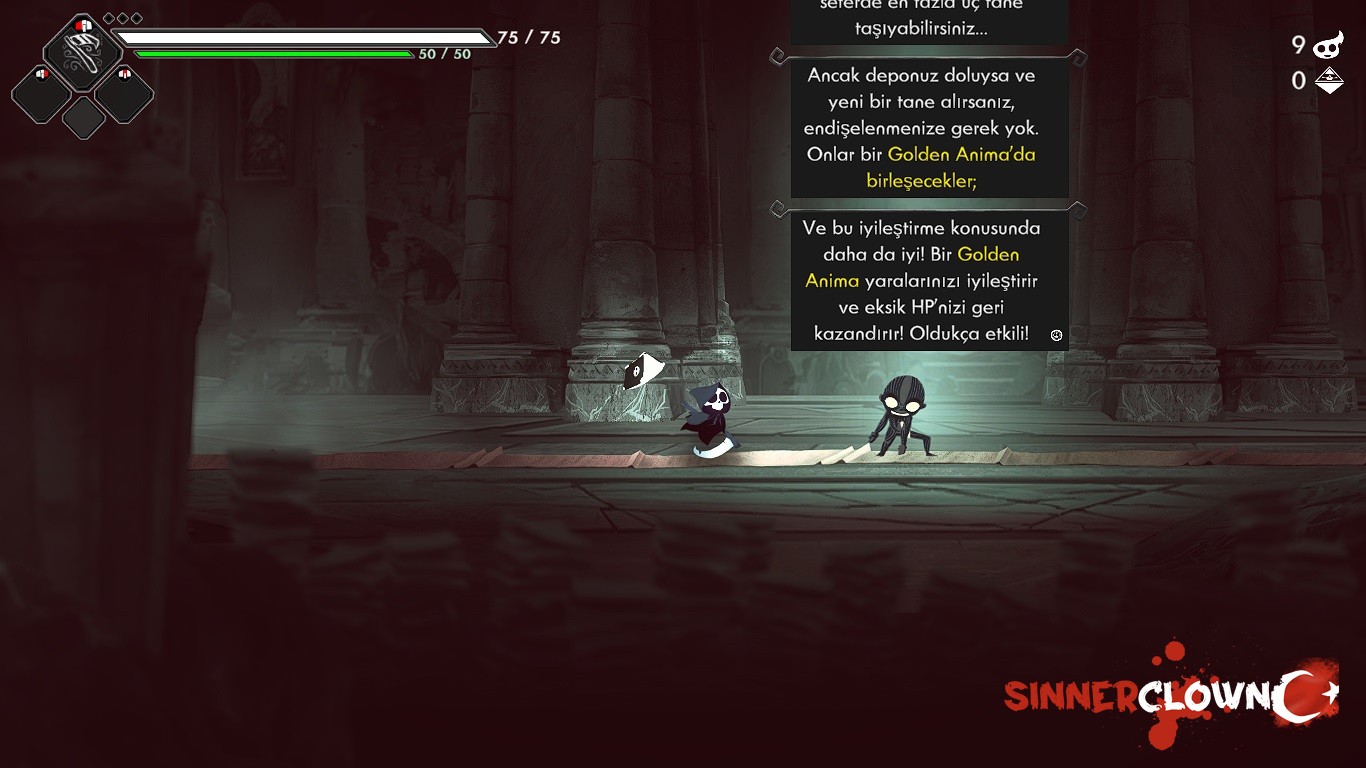Advance dialogue with the small skull indicator
Screen dimensions: 1366x768
(1056, 335)
